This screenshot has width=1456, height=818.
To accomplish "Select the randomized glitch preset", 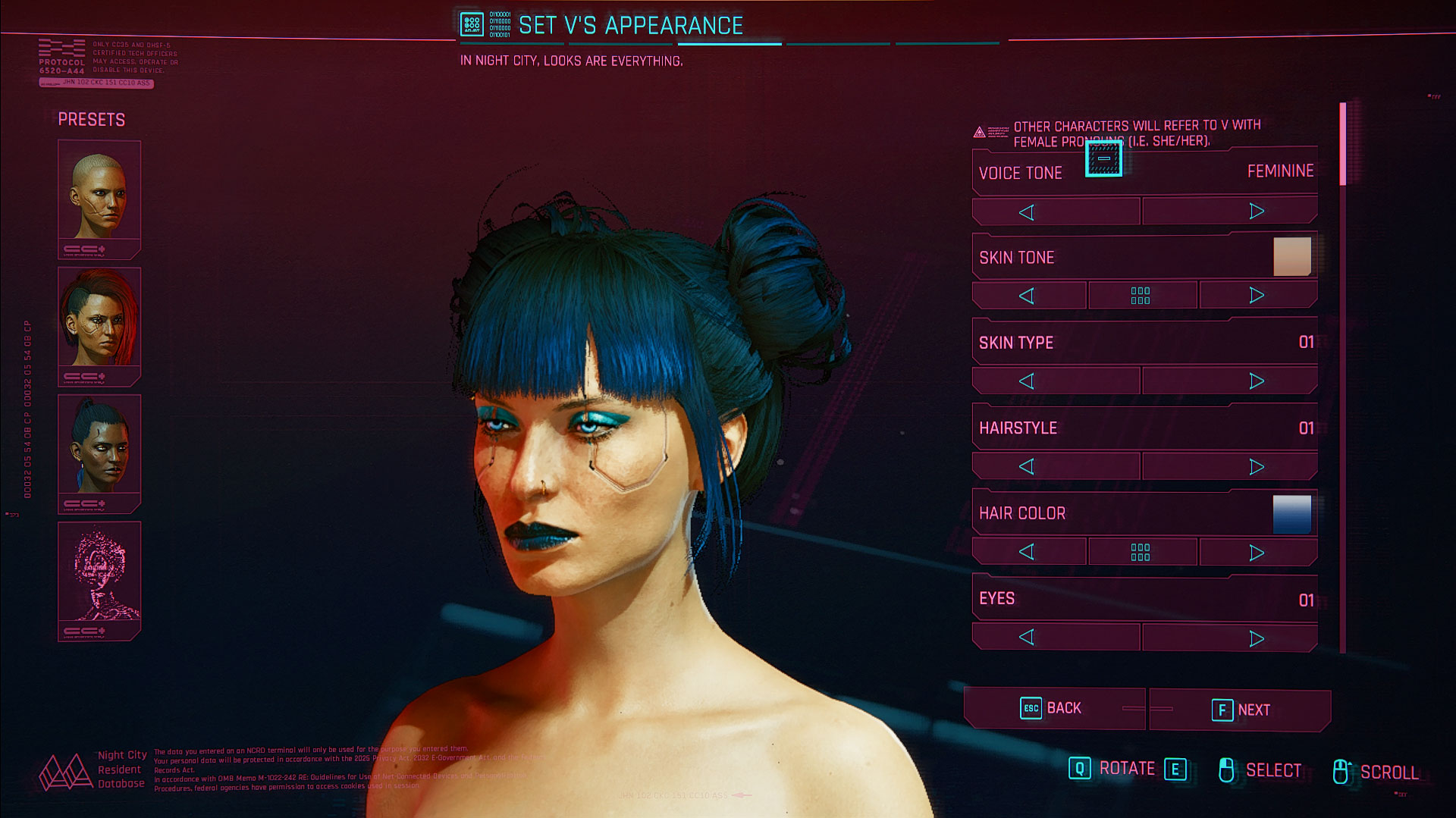I will (x=99, y=581).
